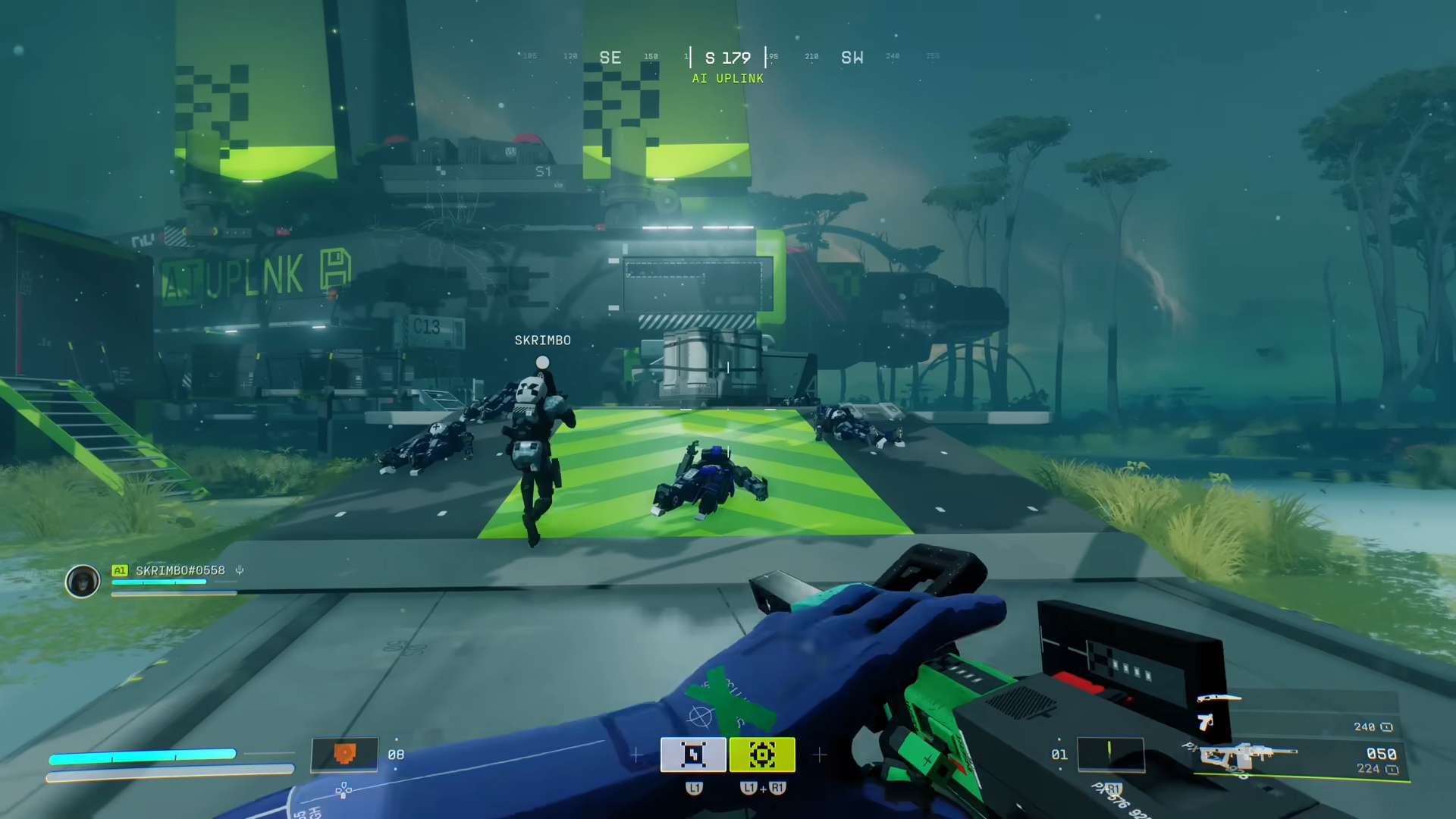The height and width of the screenshot is (819, 1456).
Task: Click teammate SKRIMBO#0558 portrait
Action: [83, 582]
